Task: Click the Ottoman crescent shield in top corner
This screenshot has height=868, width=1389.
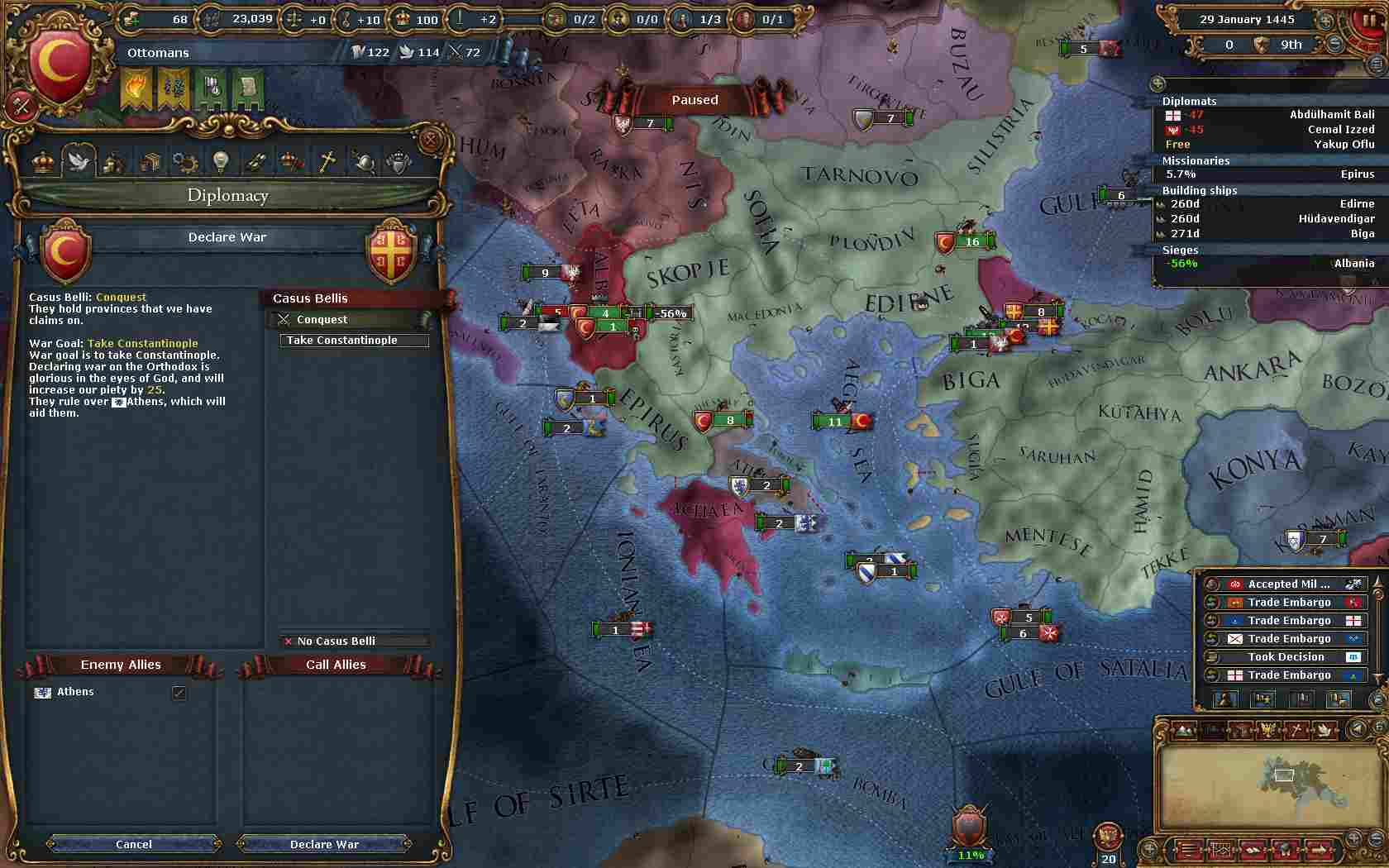Action: pyautogui.click(x=60, y=64)
